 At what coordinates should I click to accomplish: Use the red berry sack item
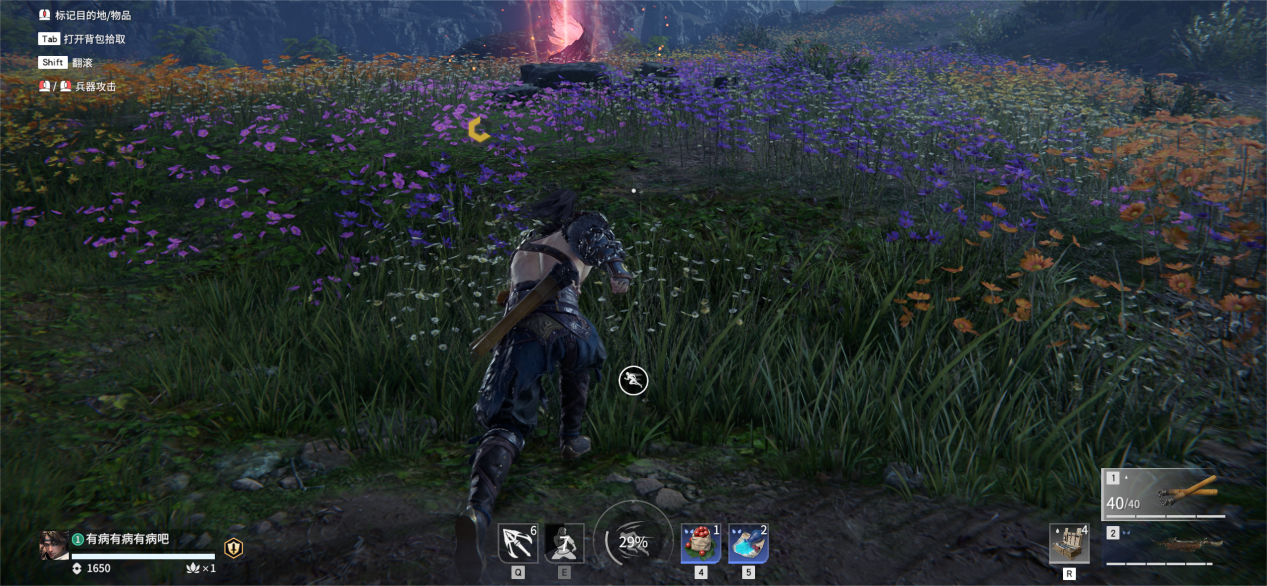(701, 543)
